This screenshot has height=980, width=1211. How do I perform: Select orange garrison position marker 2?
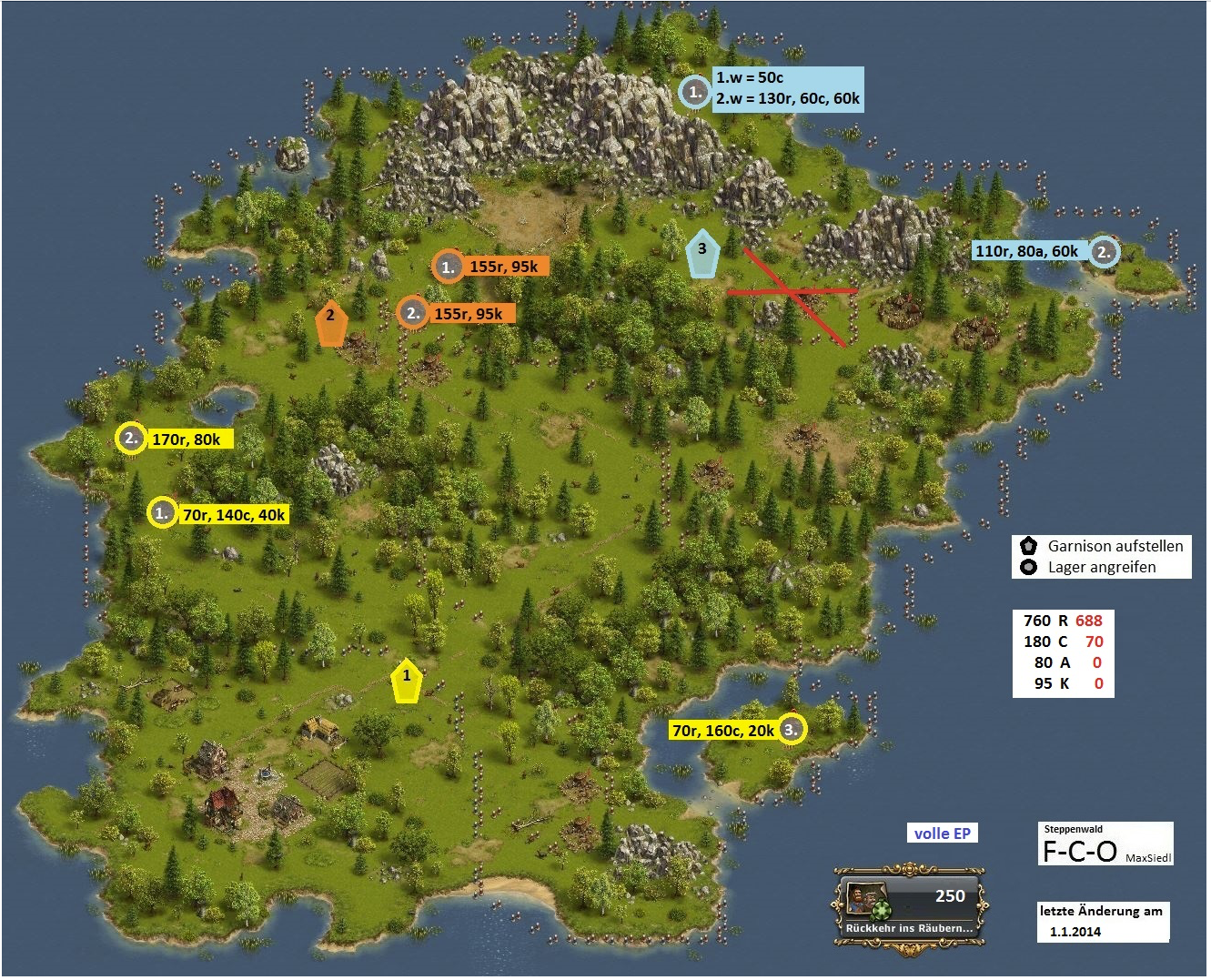[330, 322]
